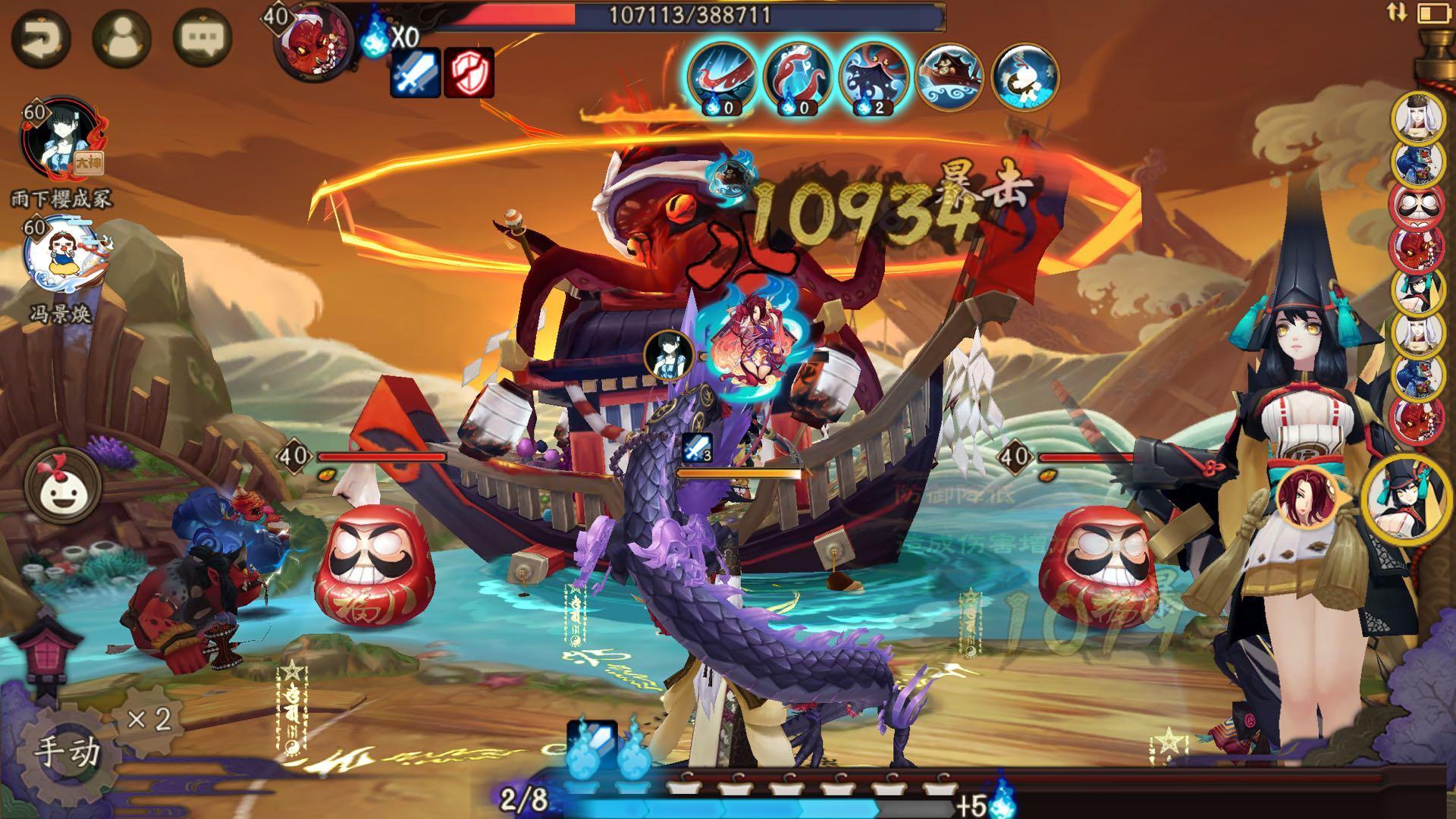
Task: Open the smiling daruma emote button
Action: [63, 485]
